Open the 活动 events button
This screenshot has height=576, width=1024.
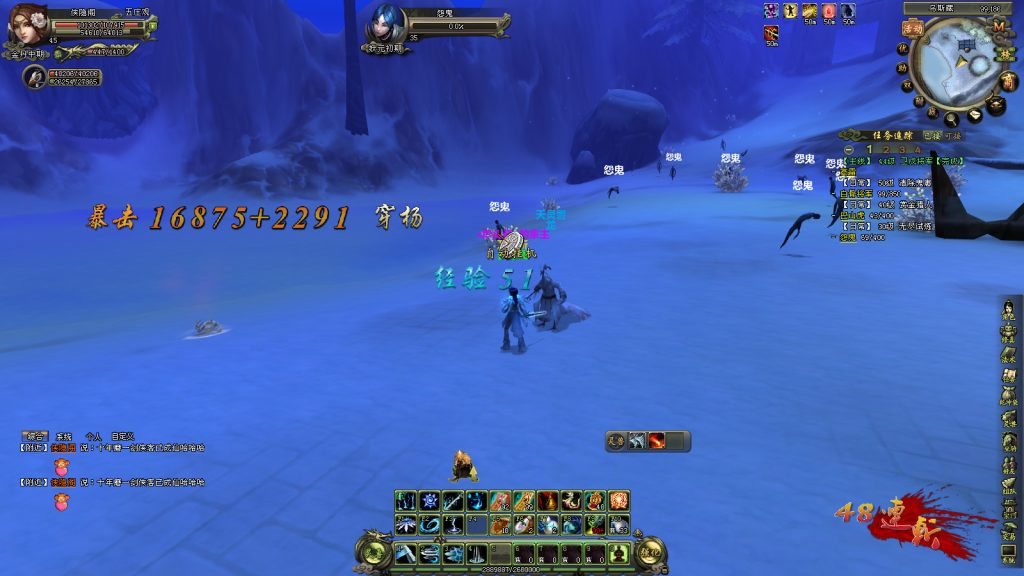point(912,29)
